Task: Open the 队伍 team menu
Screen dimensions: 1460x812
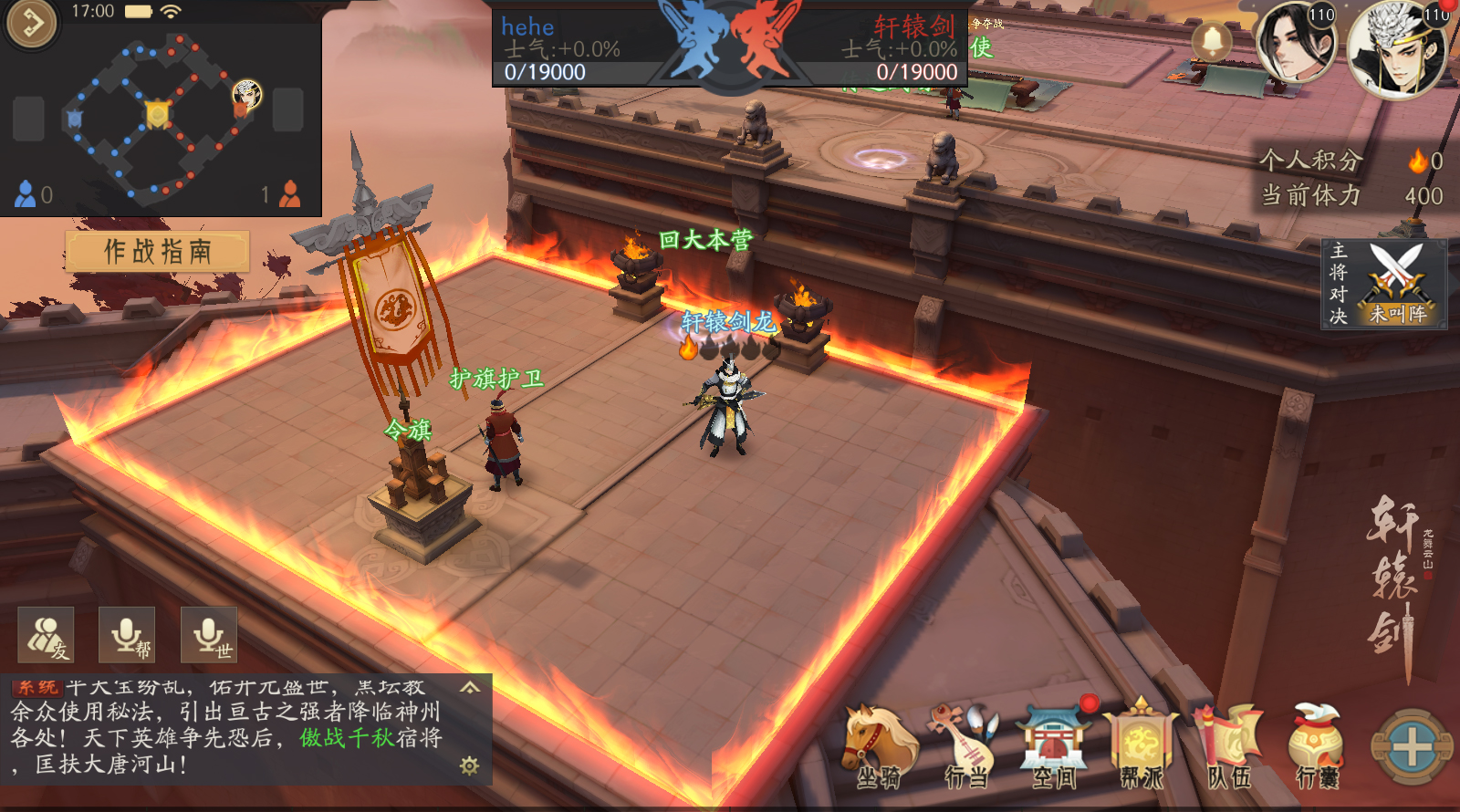Action: pyautogui.click(x=1229, y=746)
